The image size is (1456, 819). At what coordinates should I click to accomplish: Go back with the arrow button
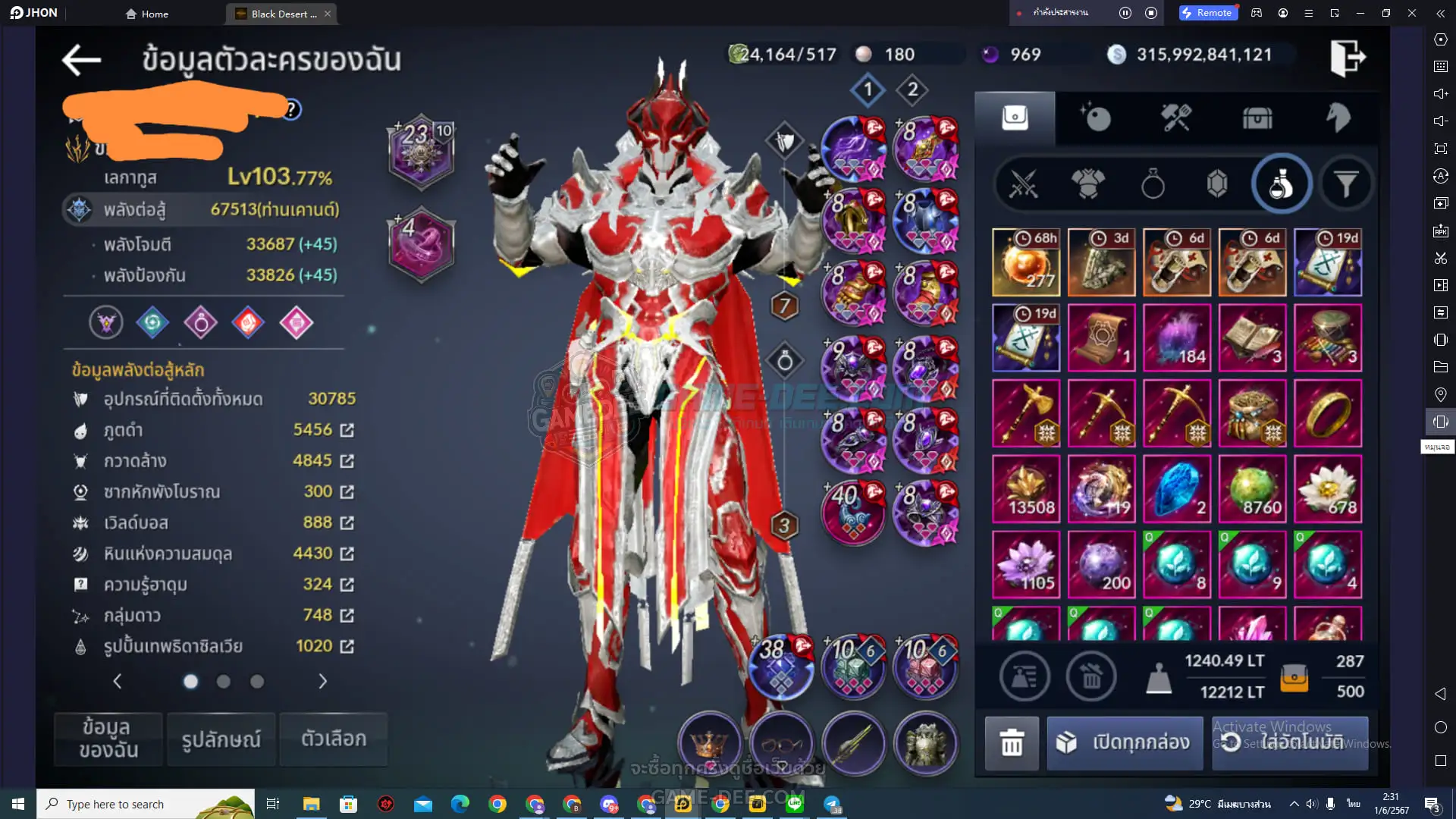coord(81,60)
